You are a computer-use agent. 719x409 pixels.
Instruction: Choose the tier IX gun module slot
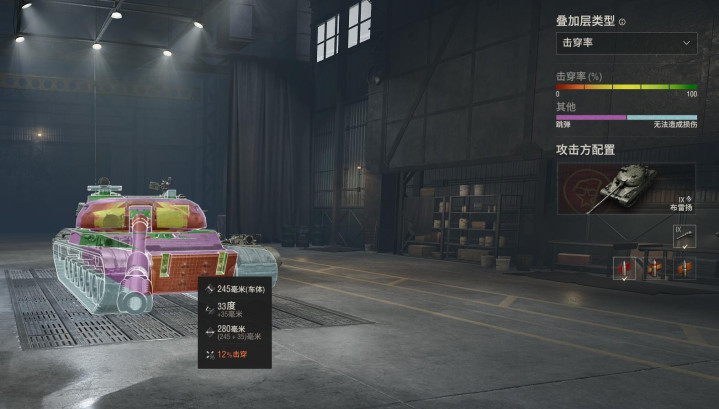coord(684,237)
